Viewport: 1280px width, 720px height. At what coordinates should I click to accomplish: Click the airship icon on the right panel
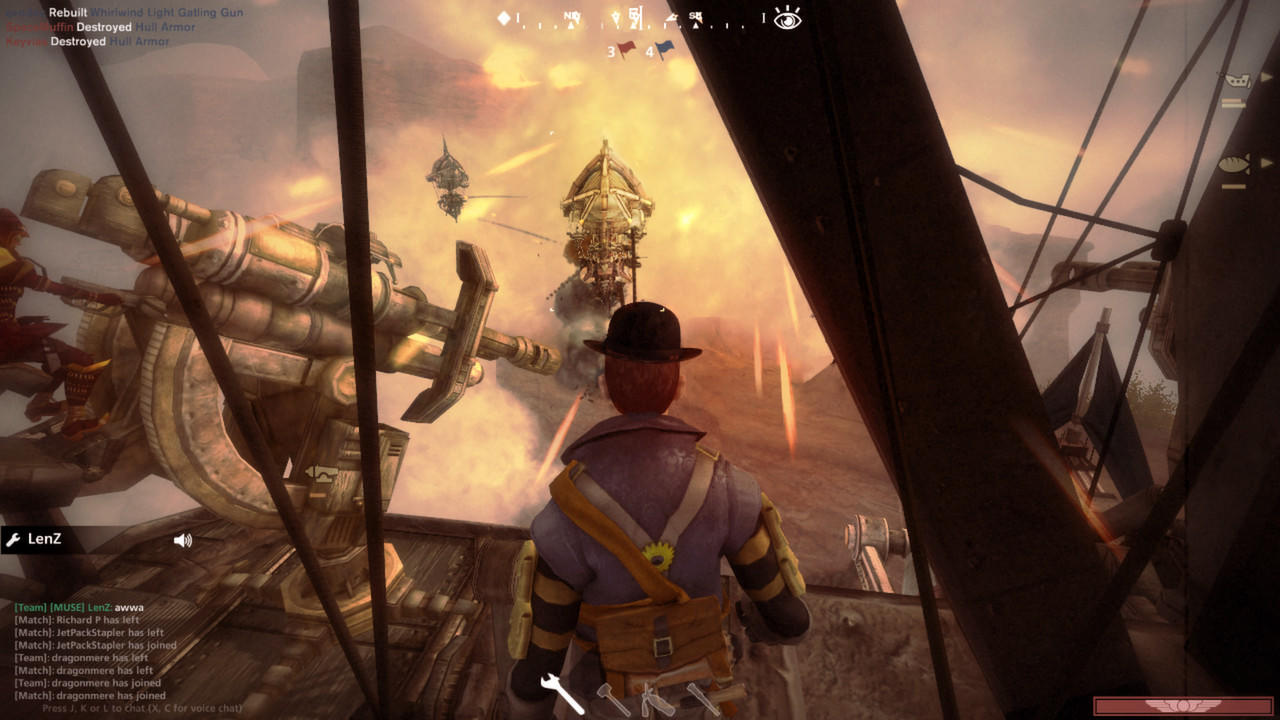click(x=1237, y=80)
